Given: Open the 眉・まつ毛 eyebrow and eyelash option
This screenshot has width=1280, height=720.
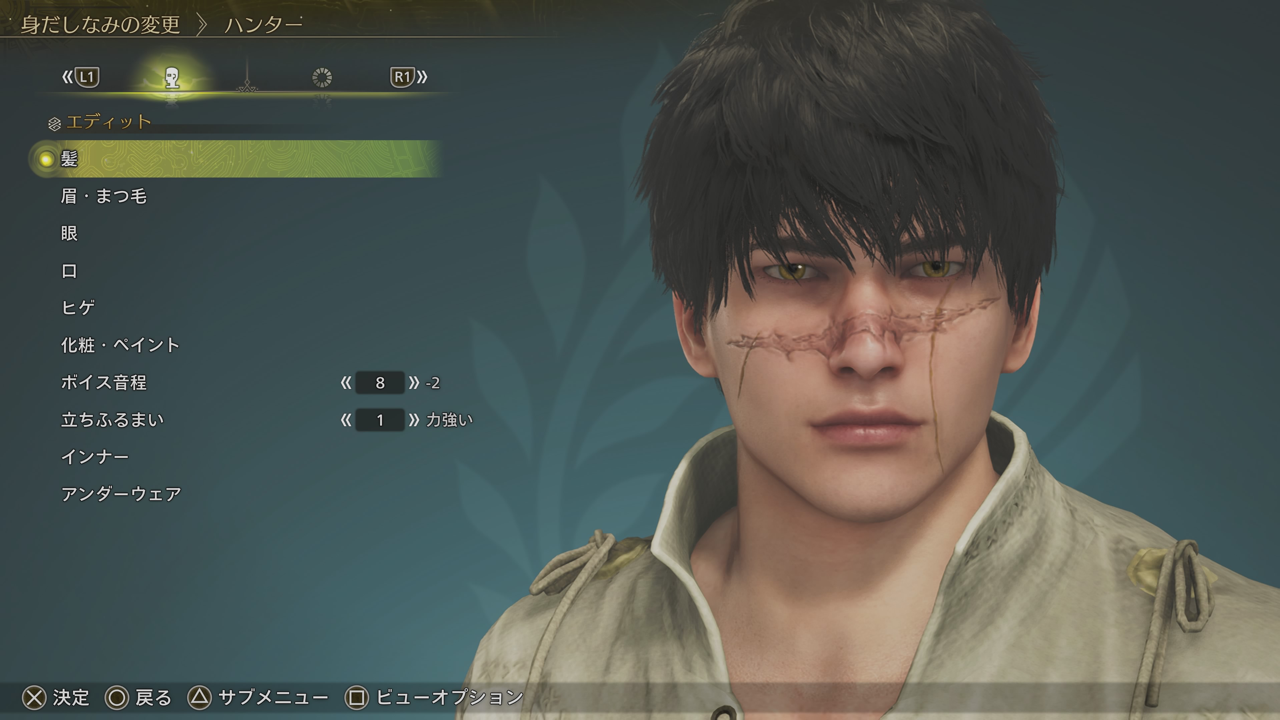Looking at the screenshot, I should (103, 196).
